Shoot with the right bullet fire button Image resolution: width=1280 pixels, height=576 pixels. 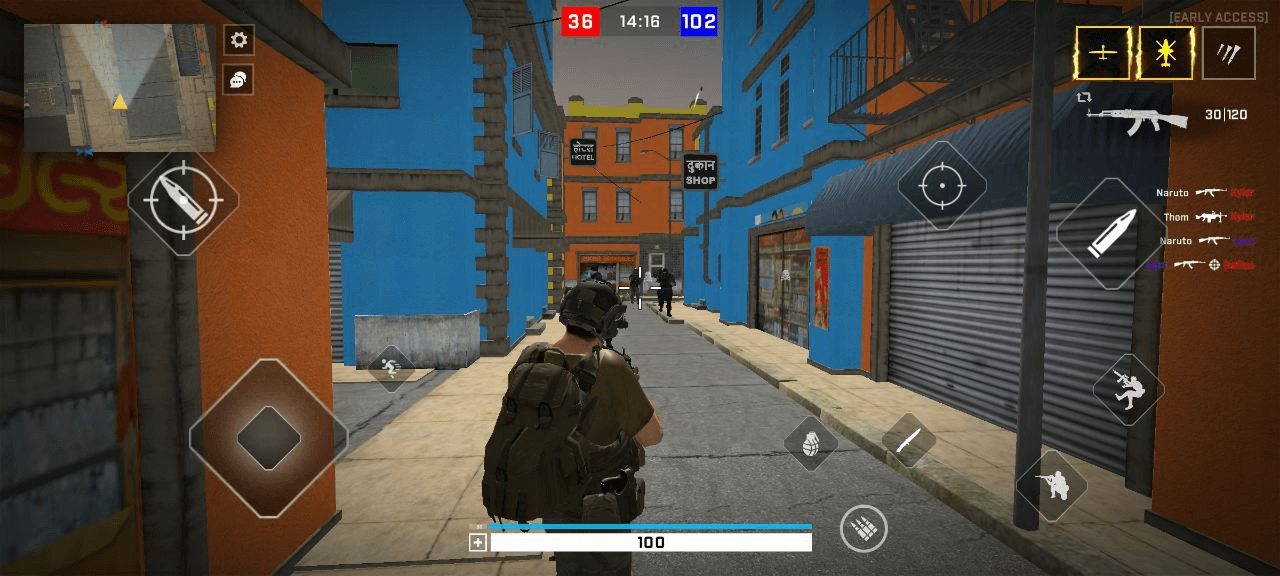pyautogui.click(x=1110, y=233)
